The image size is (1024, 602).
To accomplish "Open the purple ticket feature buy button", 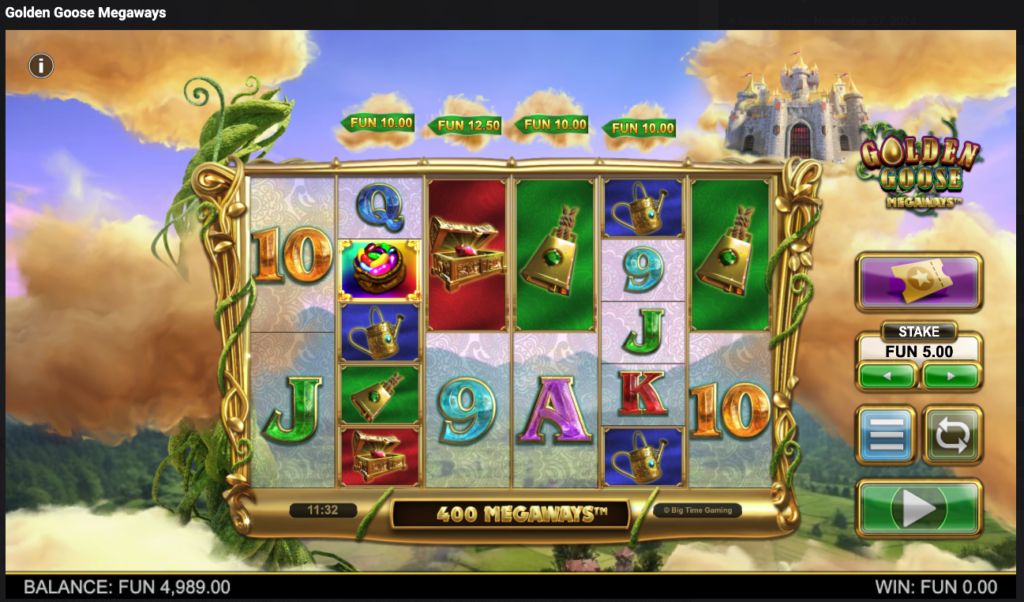I will (919, 282).
